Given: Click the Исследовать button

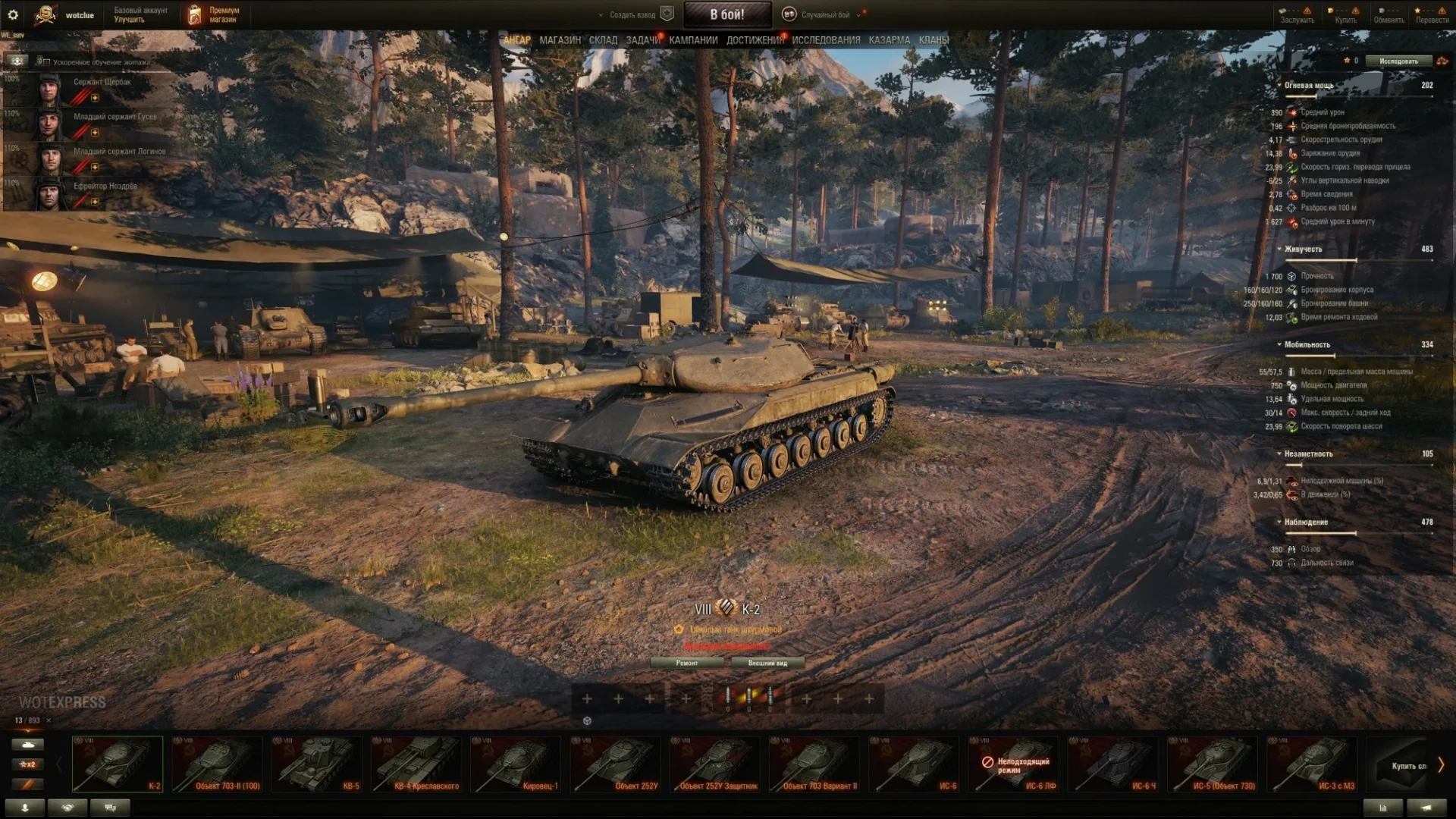Looking at the screenshot, I should 1398,61.
